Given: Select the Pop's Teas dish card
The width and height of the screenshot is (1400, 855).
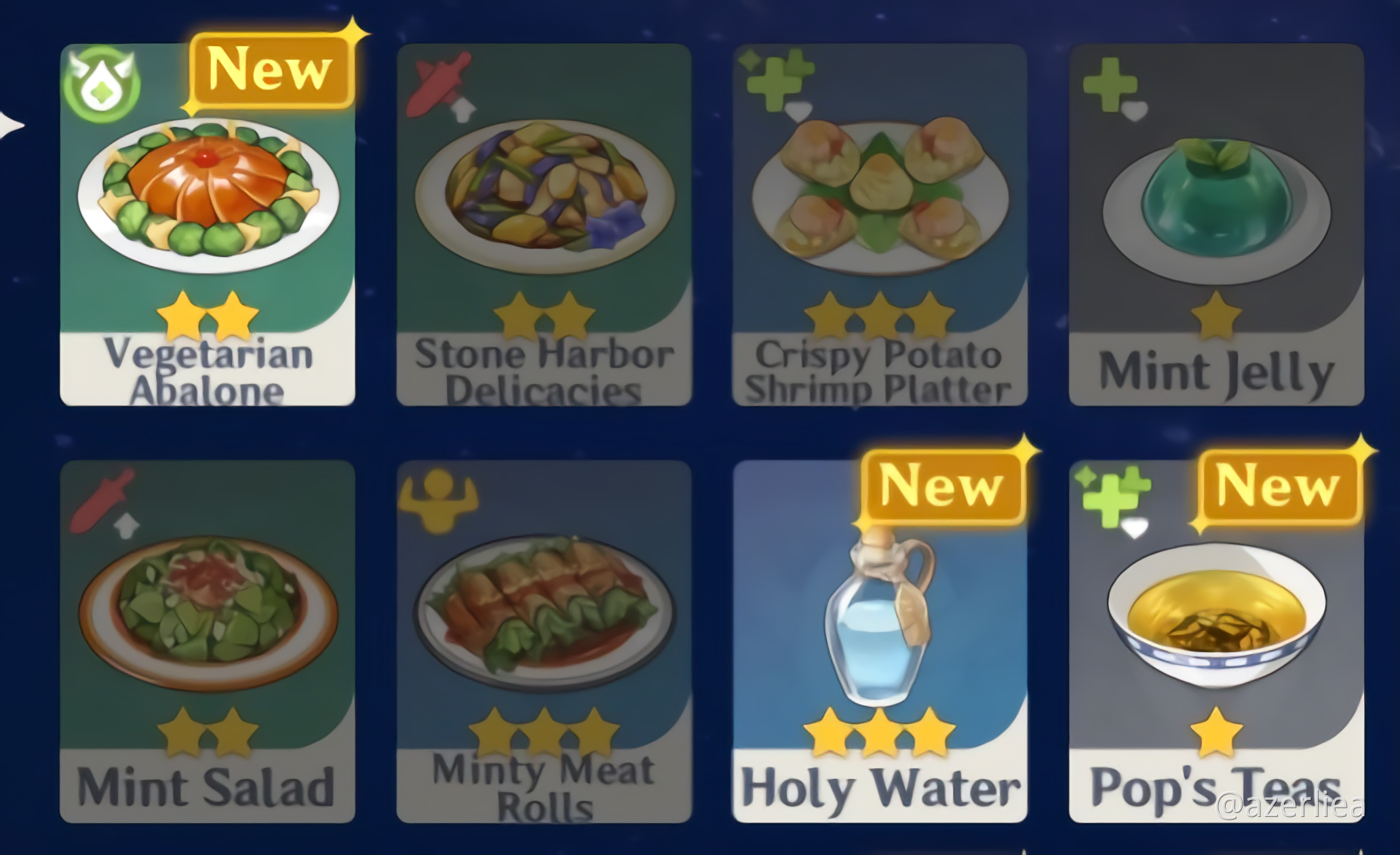Looking at the screenshot, I should (x=1218, y=645).
